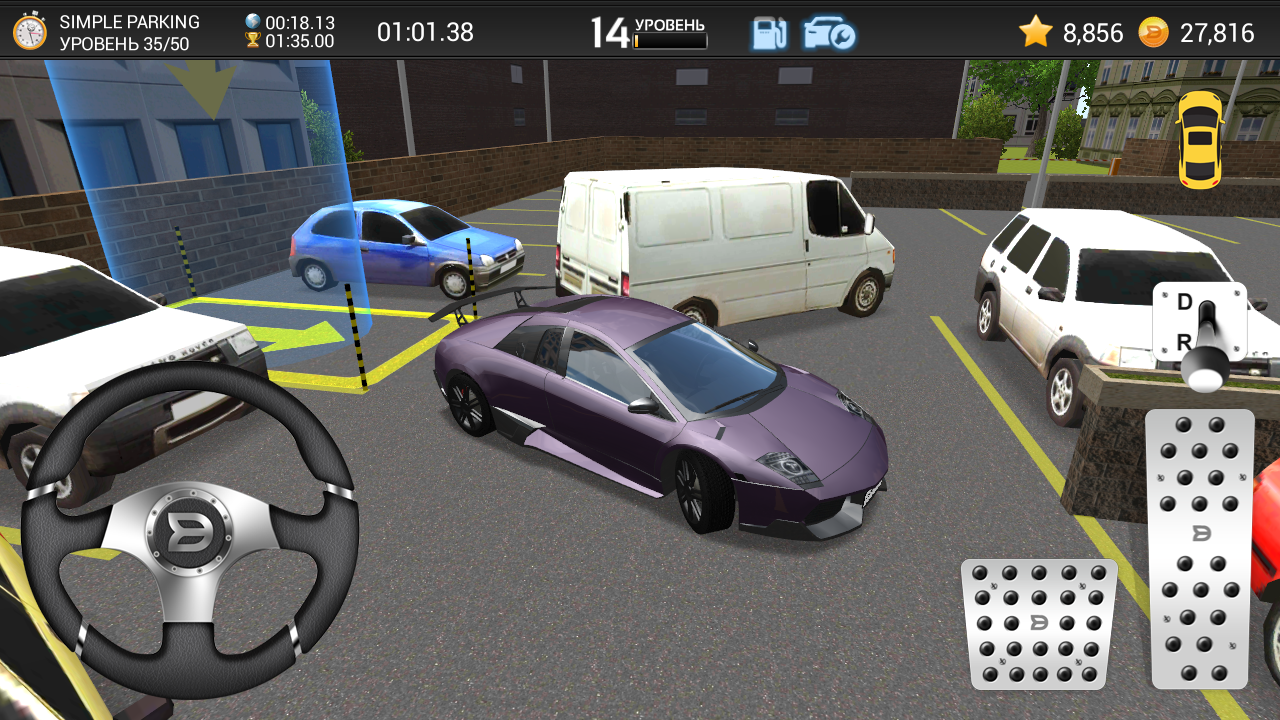Open the fuel pump refuel icon
Image resolution: width=1280 pixels, height=720 pixels.
coord(769,33)
